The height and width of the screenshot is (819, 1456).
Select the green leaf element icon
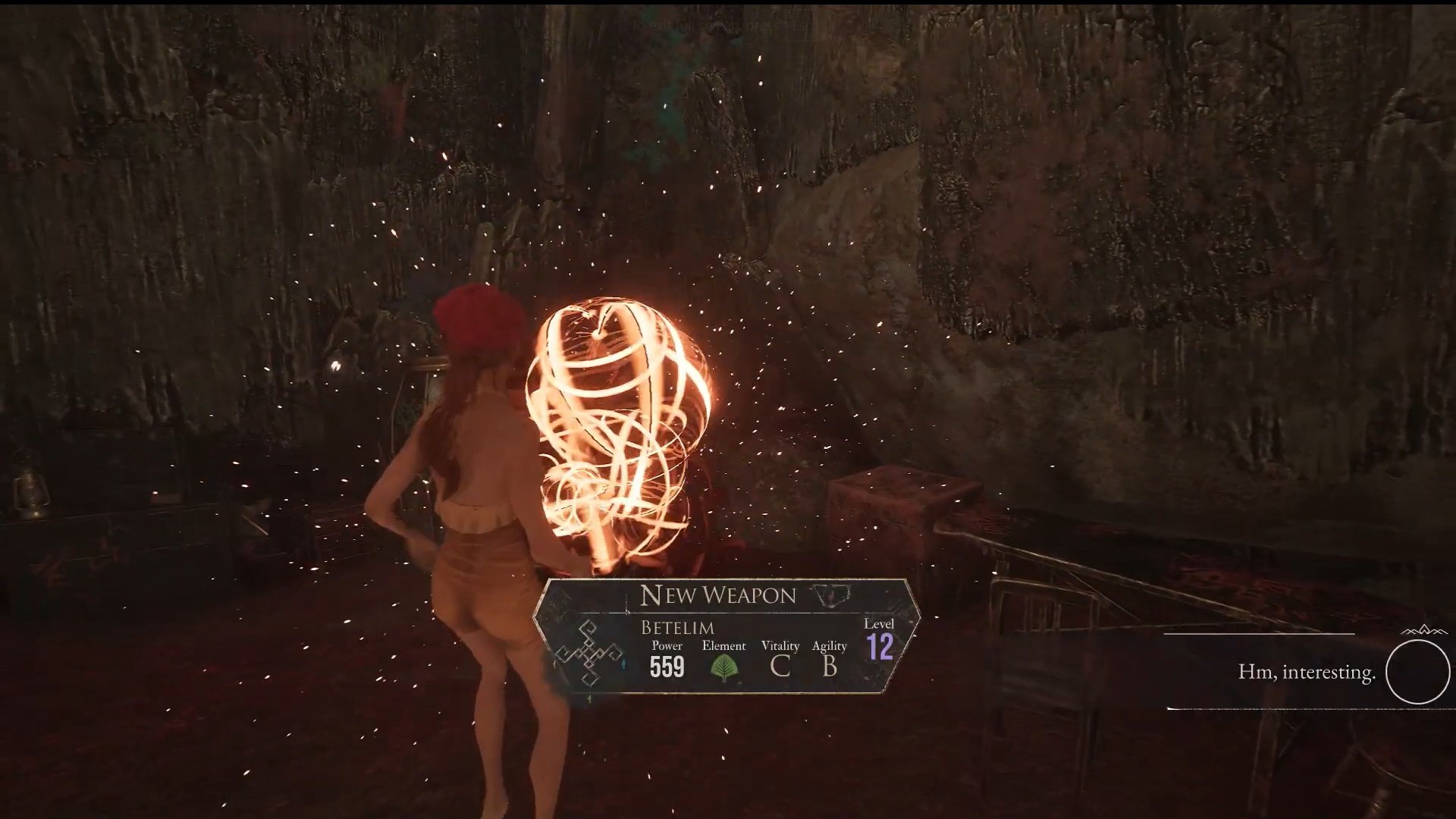coord(724,667)
